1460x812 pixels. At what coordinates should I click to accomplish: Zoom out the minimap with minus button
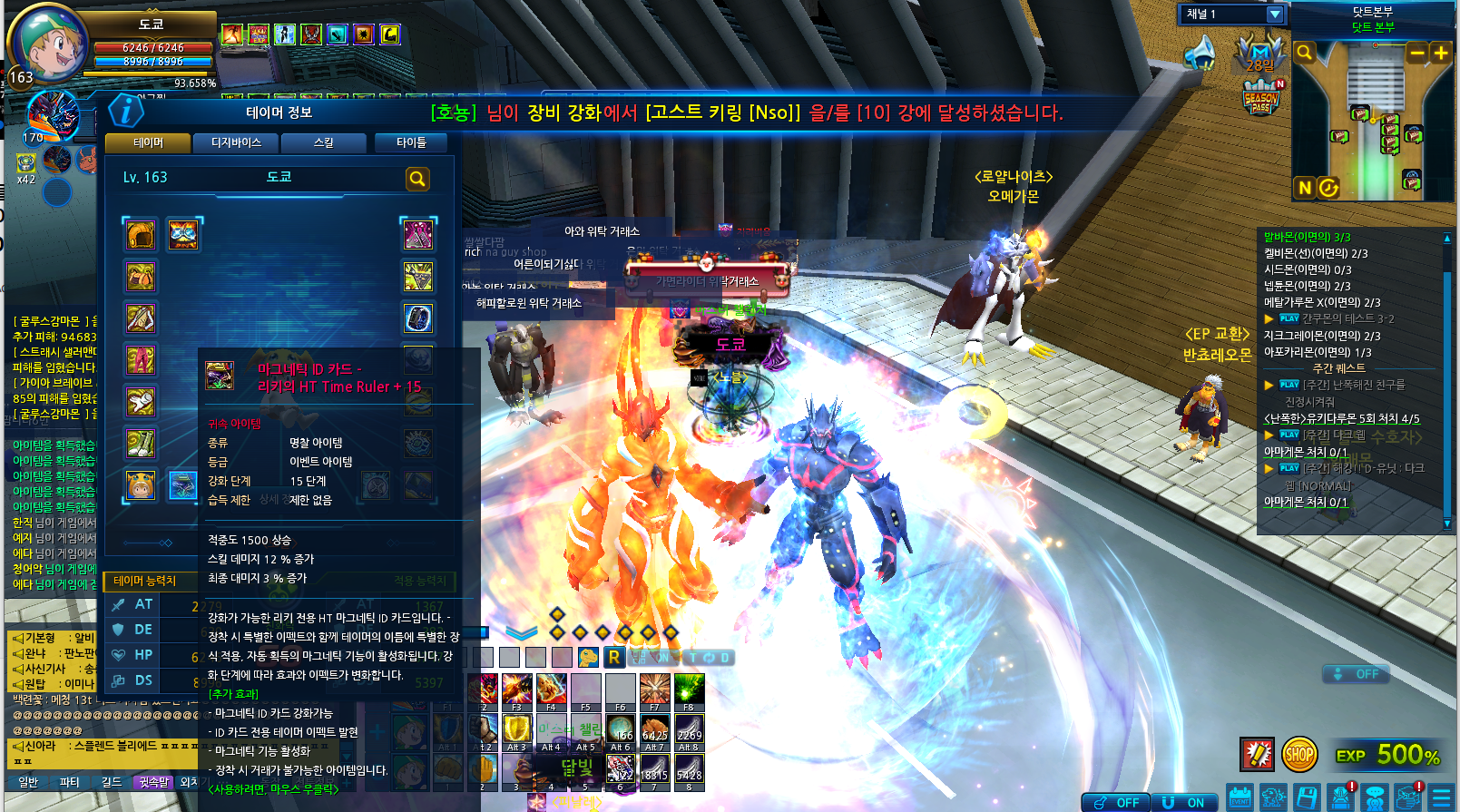pyautogui.click(x=1416, y=53)
